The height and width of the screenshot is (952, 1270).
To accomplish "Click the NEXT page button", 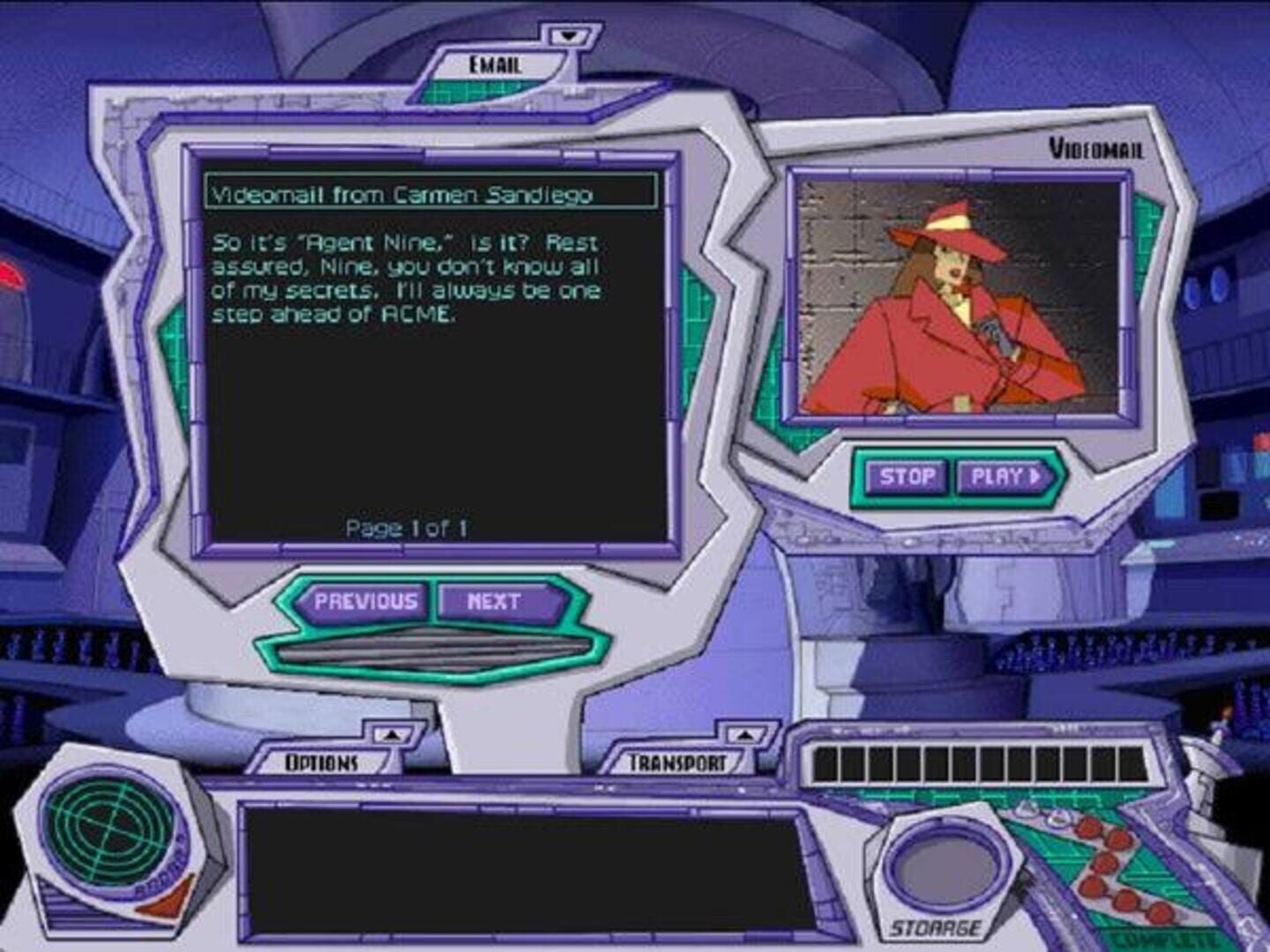I will [x=494, y=601].
